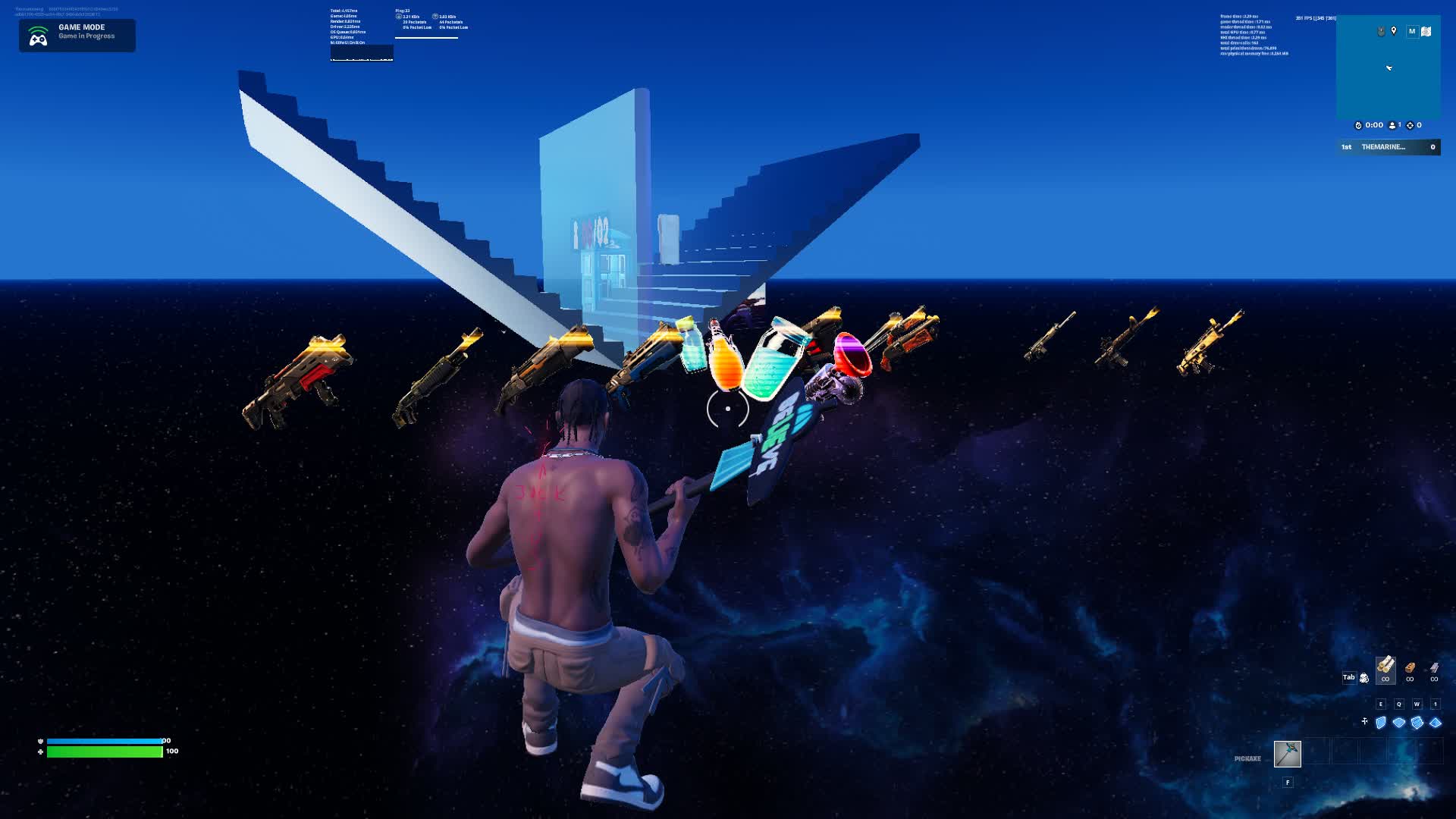This screenshot has width=1456, height=819.
Task: Click the player count indicator under the minimap
Action: 1392,125
